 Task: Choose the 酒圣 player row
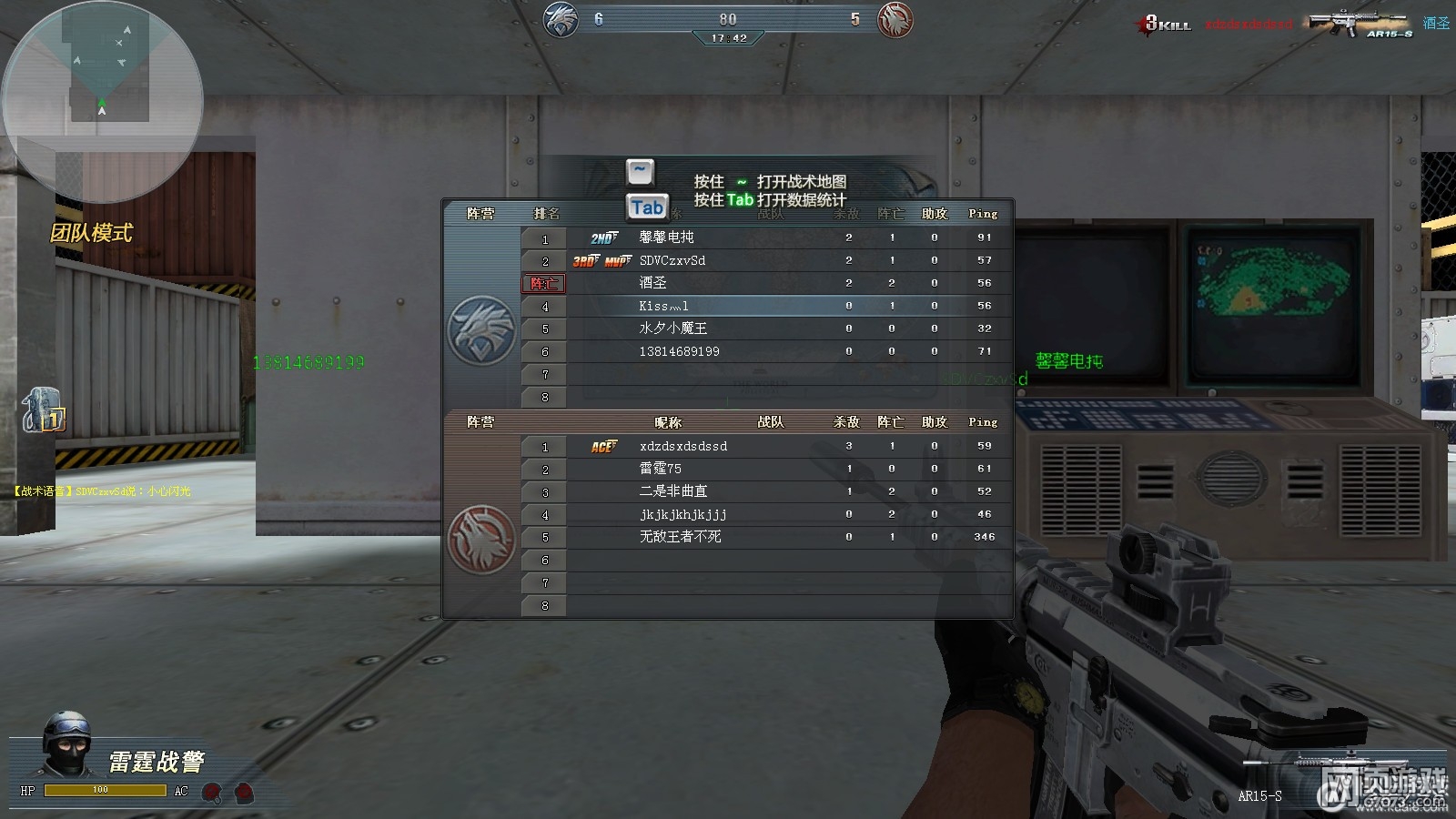(x=652, y=283)
